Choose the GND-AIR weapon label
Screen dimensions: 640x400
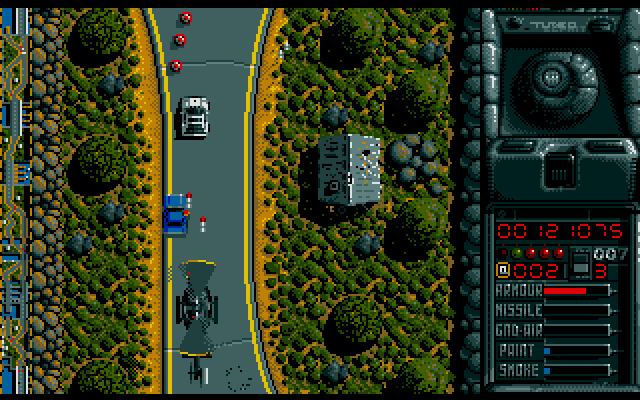coord(519,330)
